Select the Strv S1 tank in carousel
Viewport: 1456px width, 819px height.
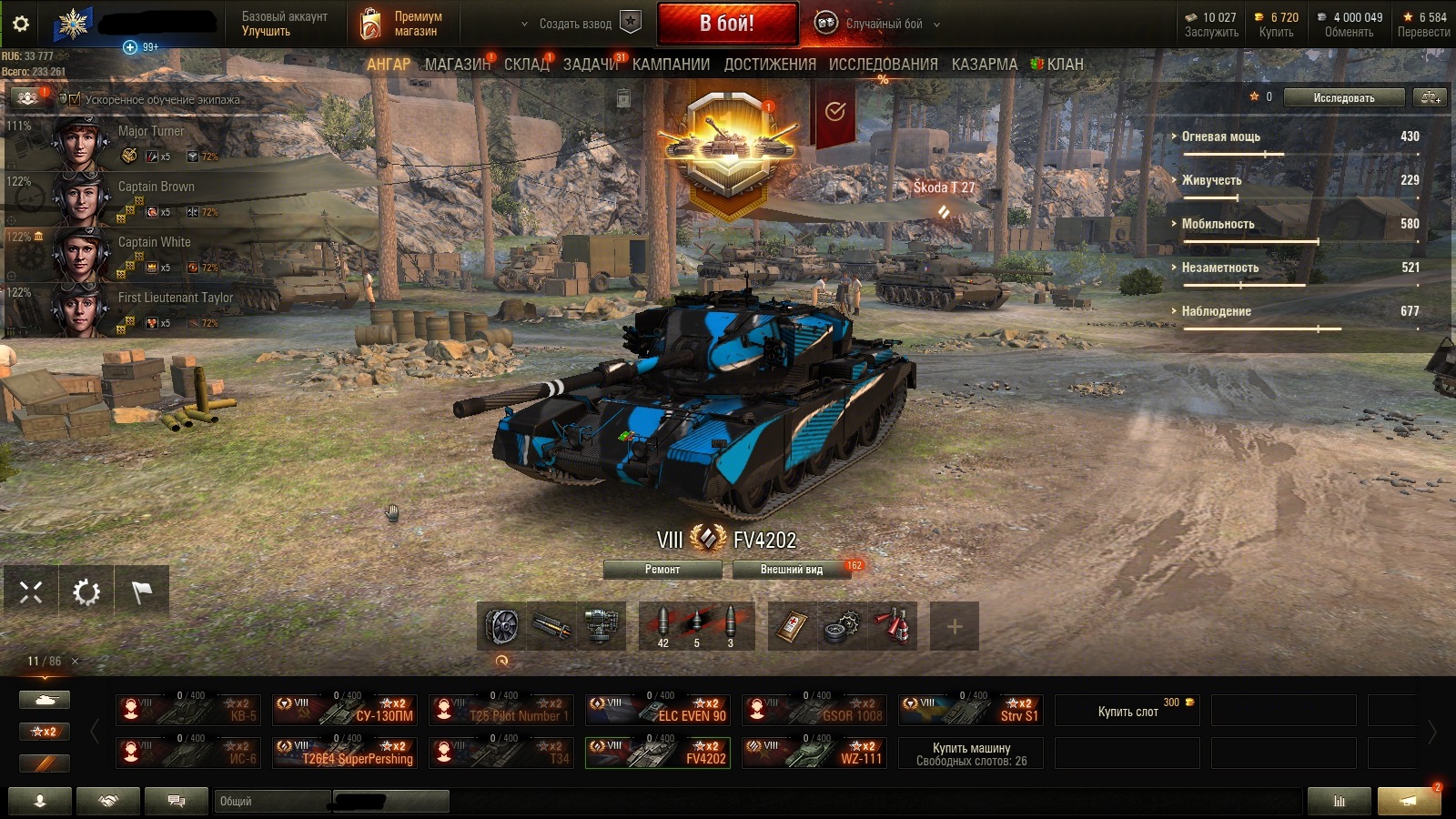tap(970, 710)
